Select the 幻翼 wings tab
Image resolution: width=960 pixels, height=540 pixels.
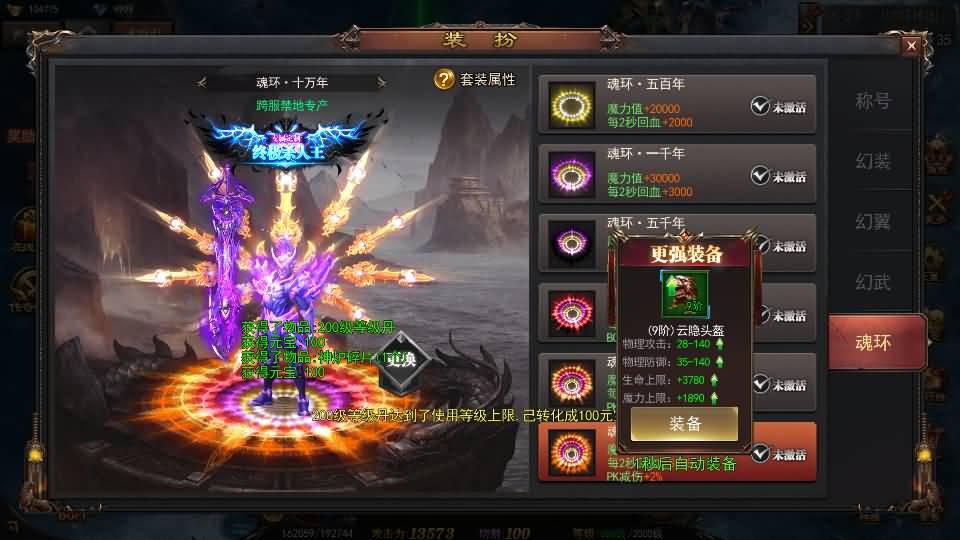872,221
